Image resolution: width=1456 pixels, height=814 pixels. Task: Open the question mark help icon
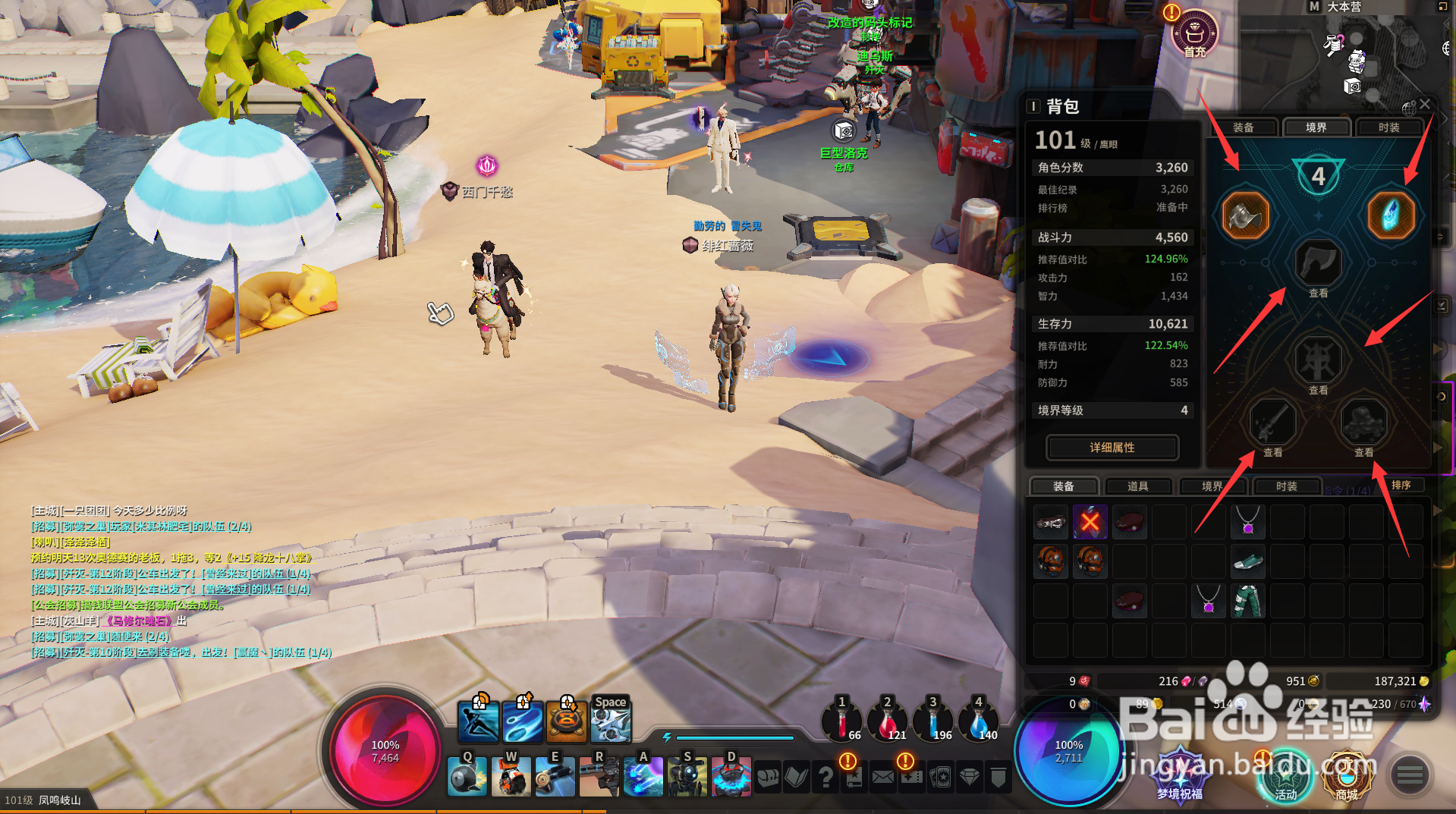pos(825,777)
